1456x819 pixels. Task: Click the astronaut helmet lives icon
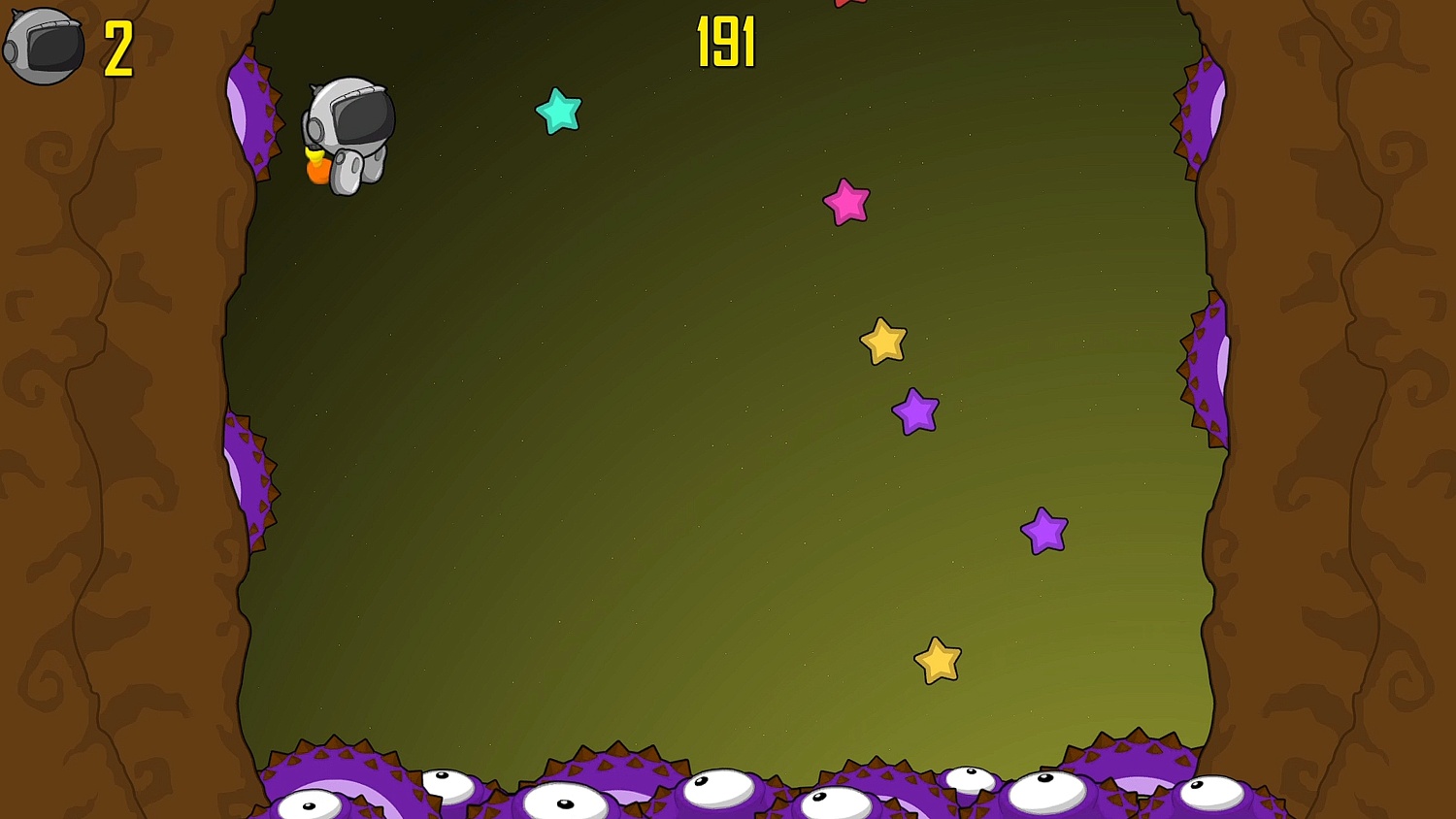(43, 43)
